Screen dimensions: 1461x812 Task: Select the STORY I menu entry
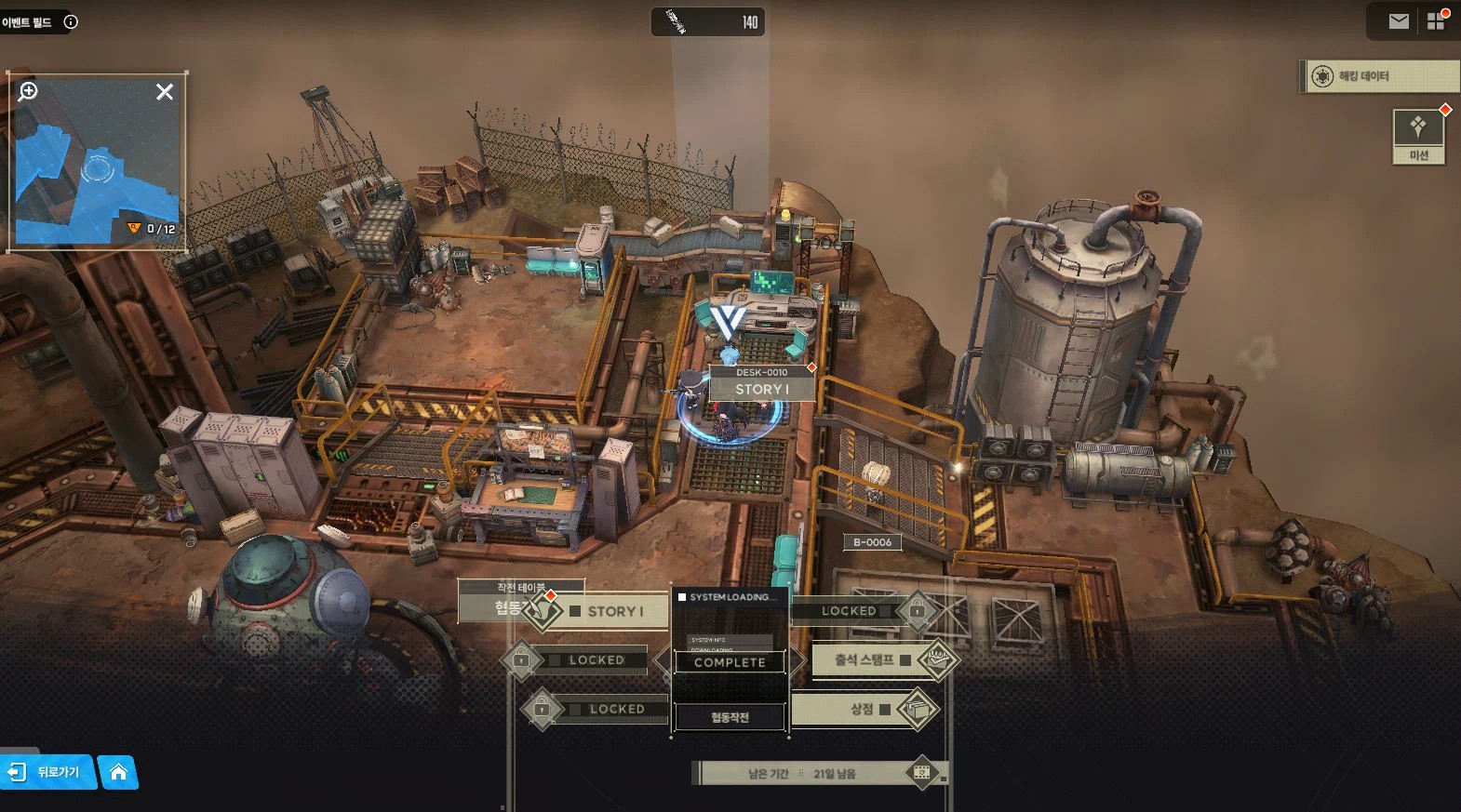[x=614, y=611]
